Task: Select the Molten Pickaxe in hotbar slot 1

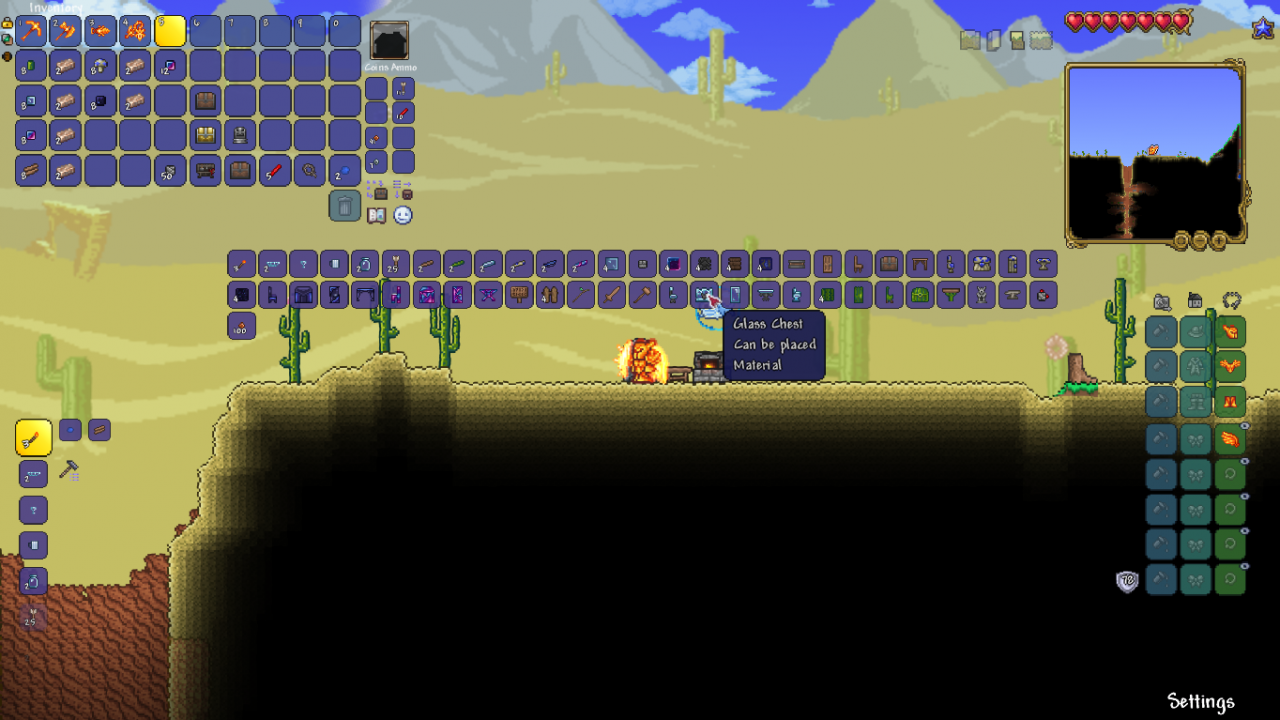Action: coord(32,31)
